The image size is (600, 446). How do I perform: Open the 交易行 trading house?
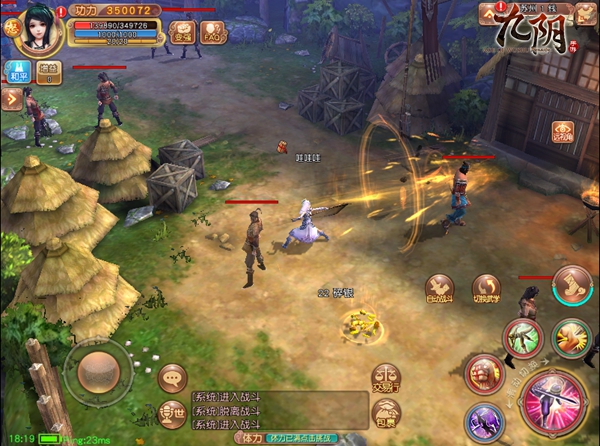tap(386, 377)
